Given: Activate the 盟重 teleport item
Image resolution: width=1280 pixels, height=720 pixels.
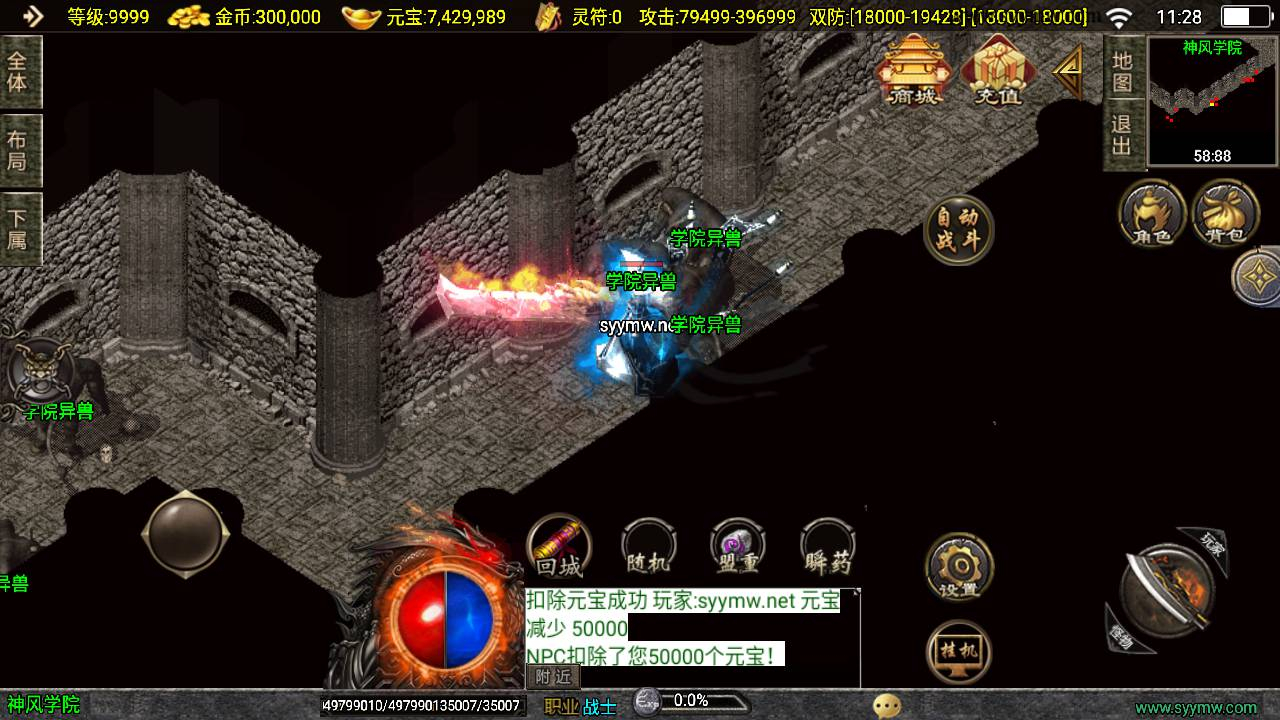Looking at the screenshot, I should pos(738,548).
